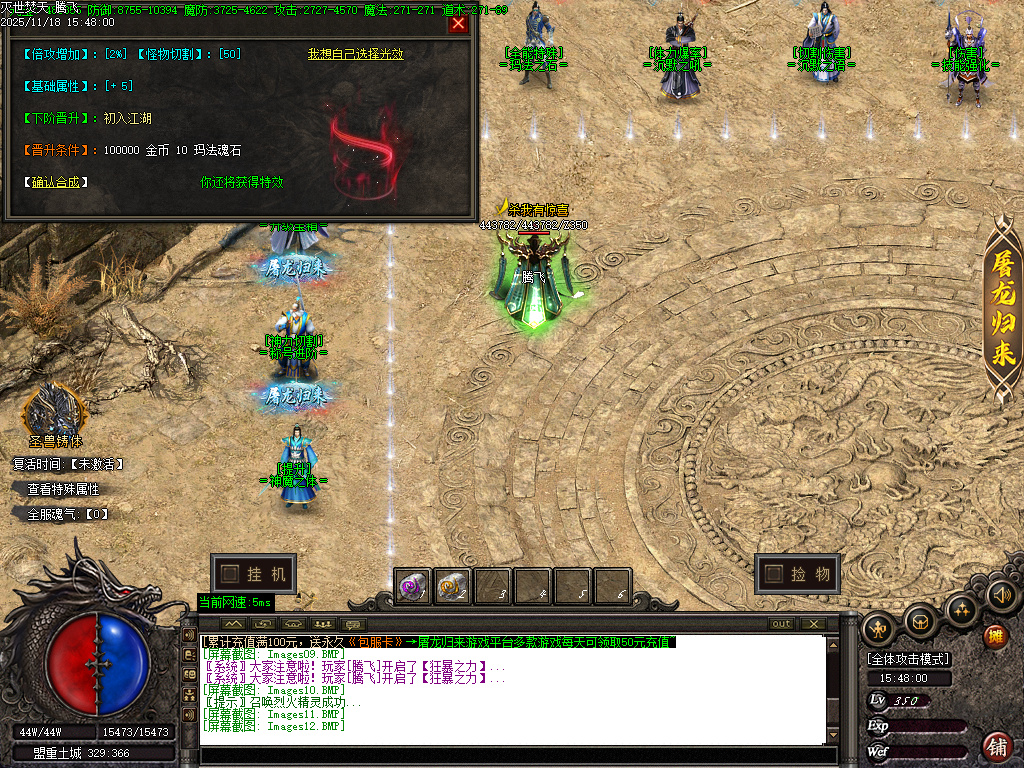This screenshot has width=1024, height=768.
Task: View special attributes via 查看特殊属性
Action: click(x=63, y=489)
